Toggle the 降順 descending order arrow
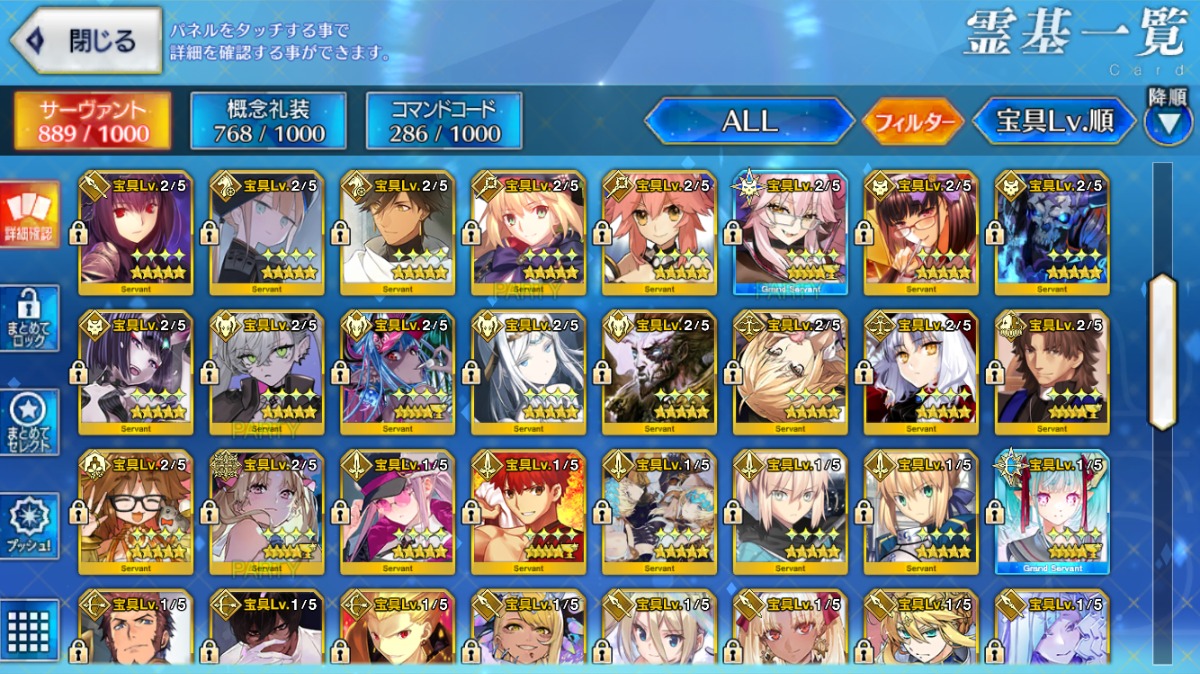The image size is (1200, 674). pyautogui.click(x=1168, y=120)
